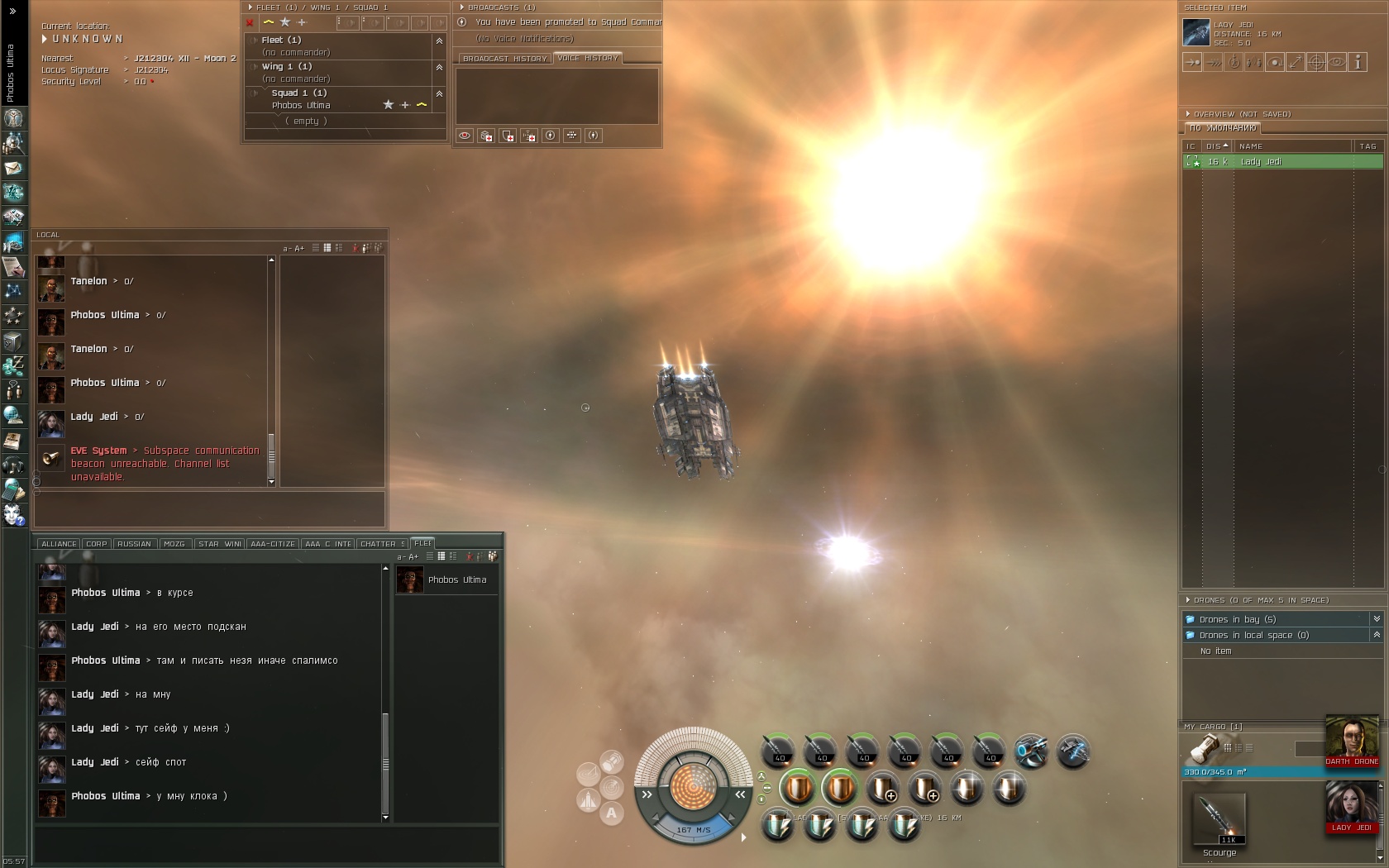Show the Voice History tab
This screenshot has height=868, width=1389.
pyautogui.click(x=588, y=58)
